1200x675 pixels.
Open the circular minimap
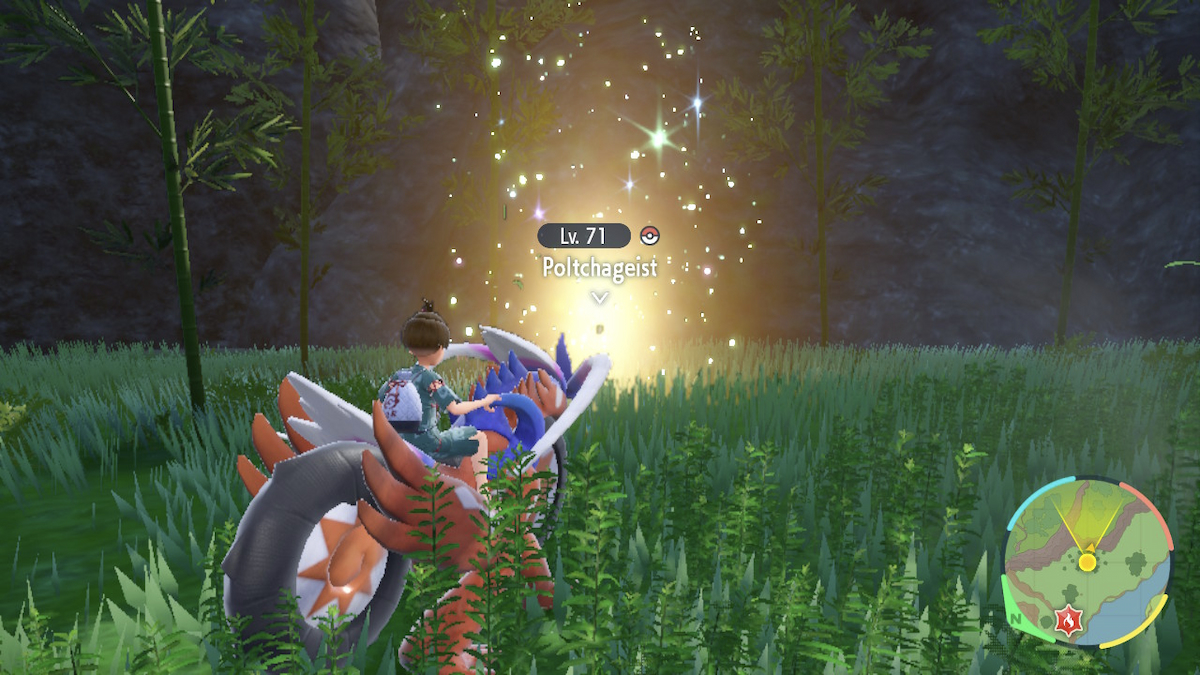click(x=1086, y=562)
